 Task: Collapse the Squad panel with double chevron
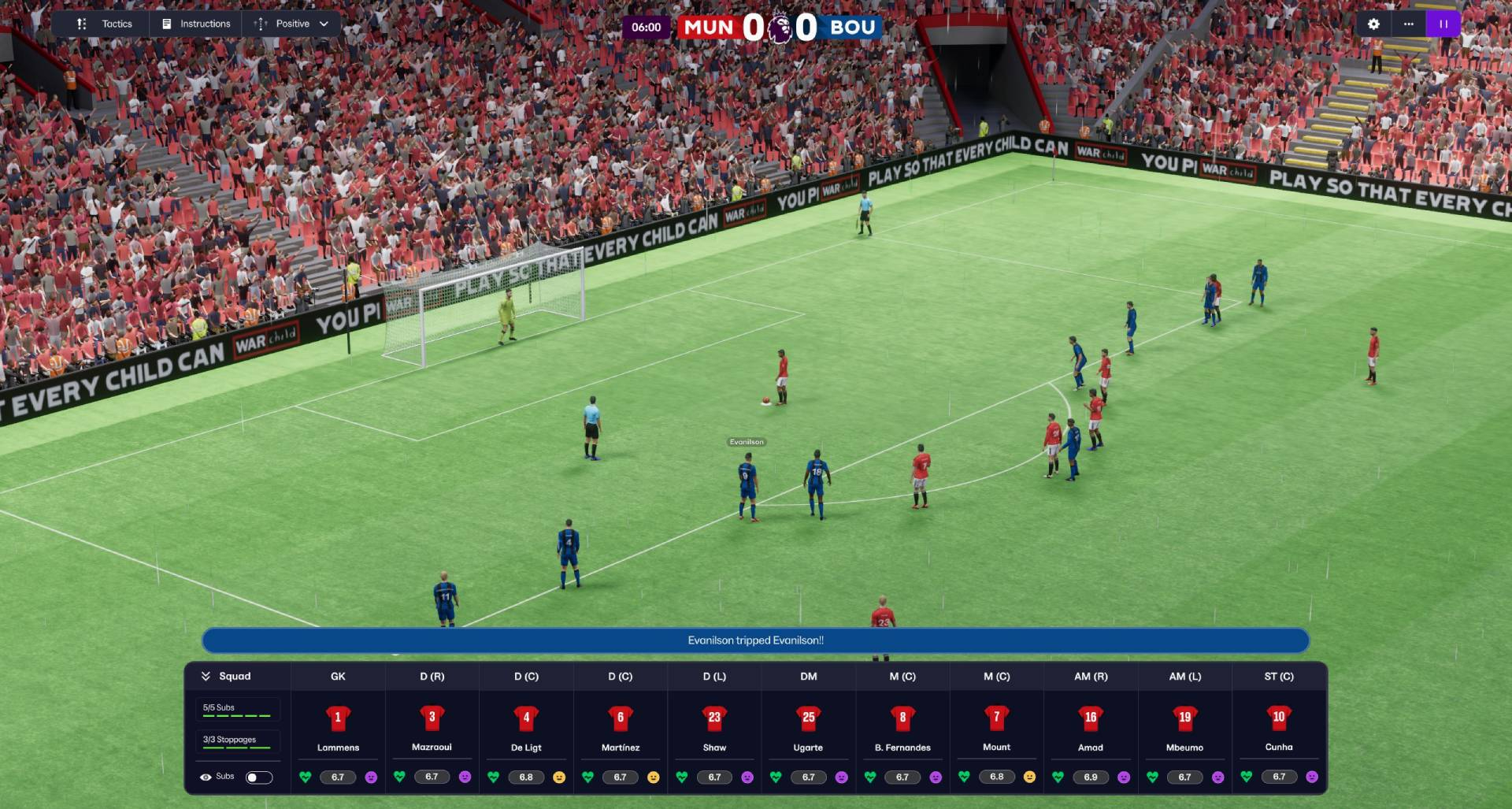pos(207,676)
